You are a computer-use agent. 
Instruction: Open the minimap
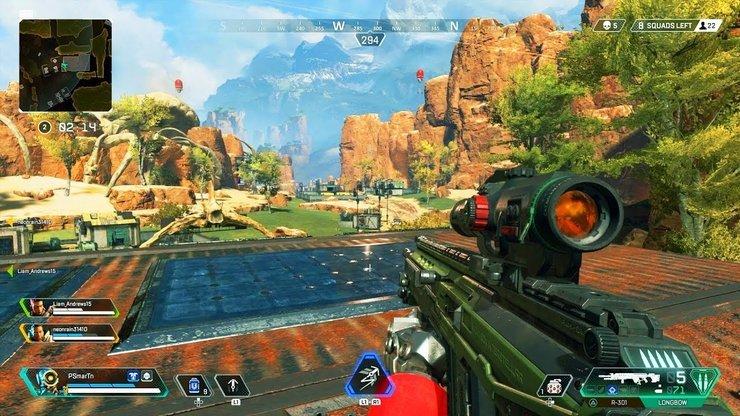65,65
